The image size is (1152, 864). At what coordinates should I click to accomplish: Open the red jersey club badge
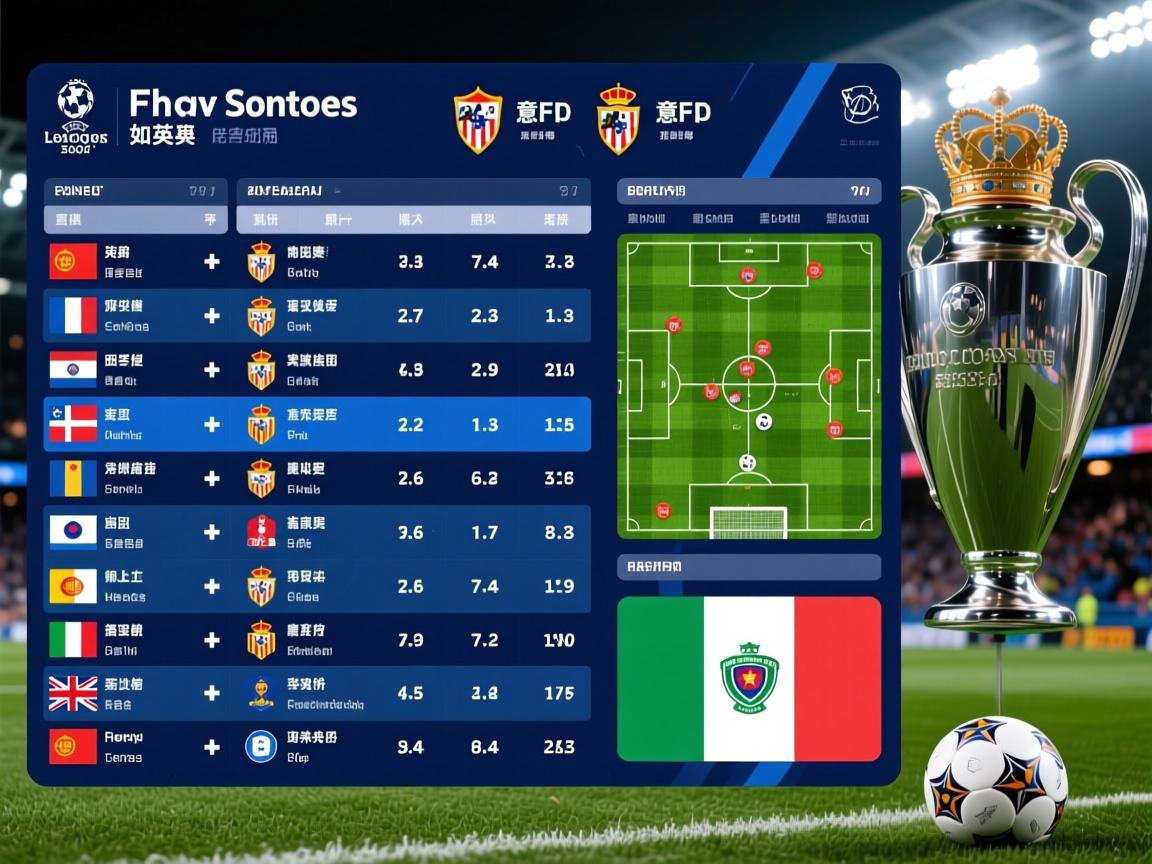[261, 532]
